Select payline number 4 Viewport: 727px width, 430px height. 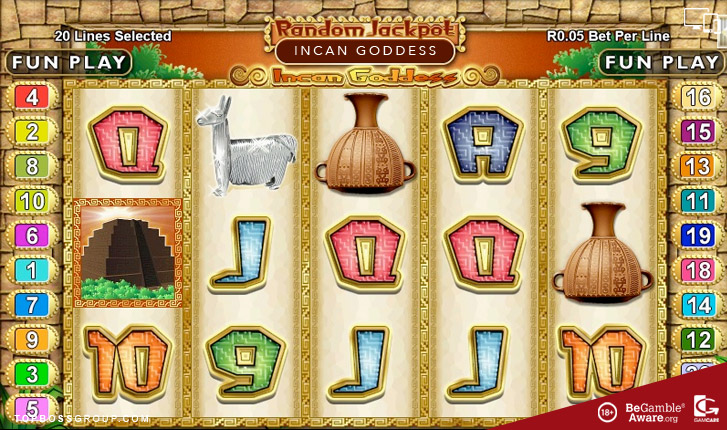tap(31, 97)
